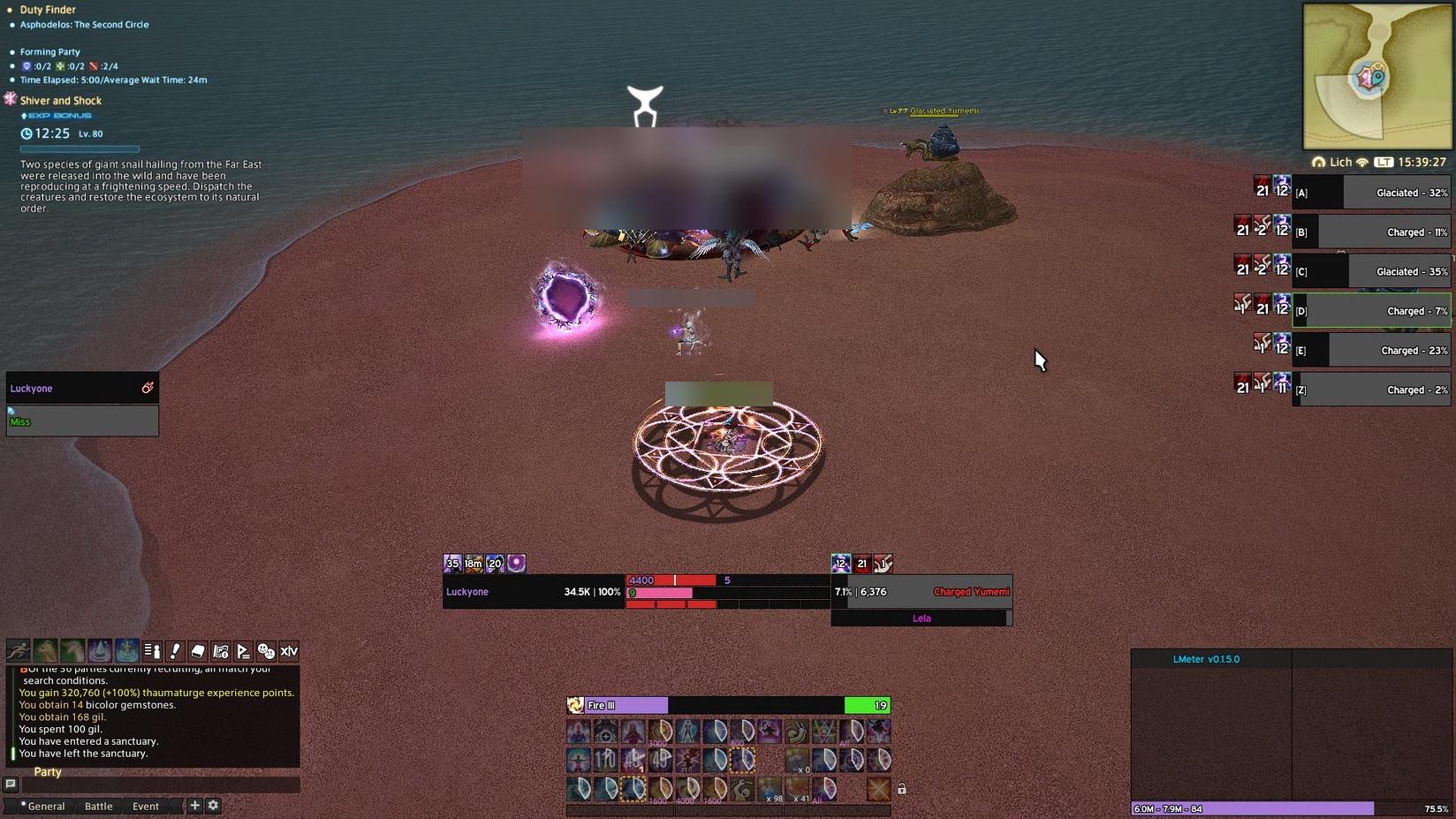
Task: Click the chat input field
Action: (x=159, y=785)
